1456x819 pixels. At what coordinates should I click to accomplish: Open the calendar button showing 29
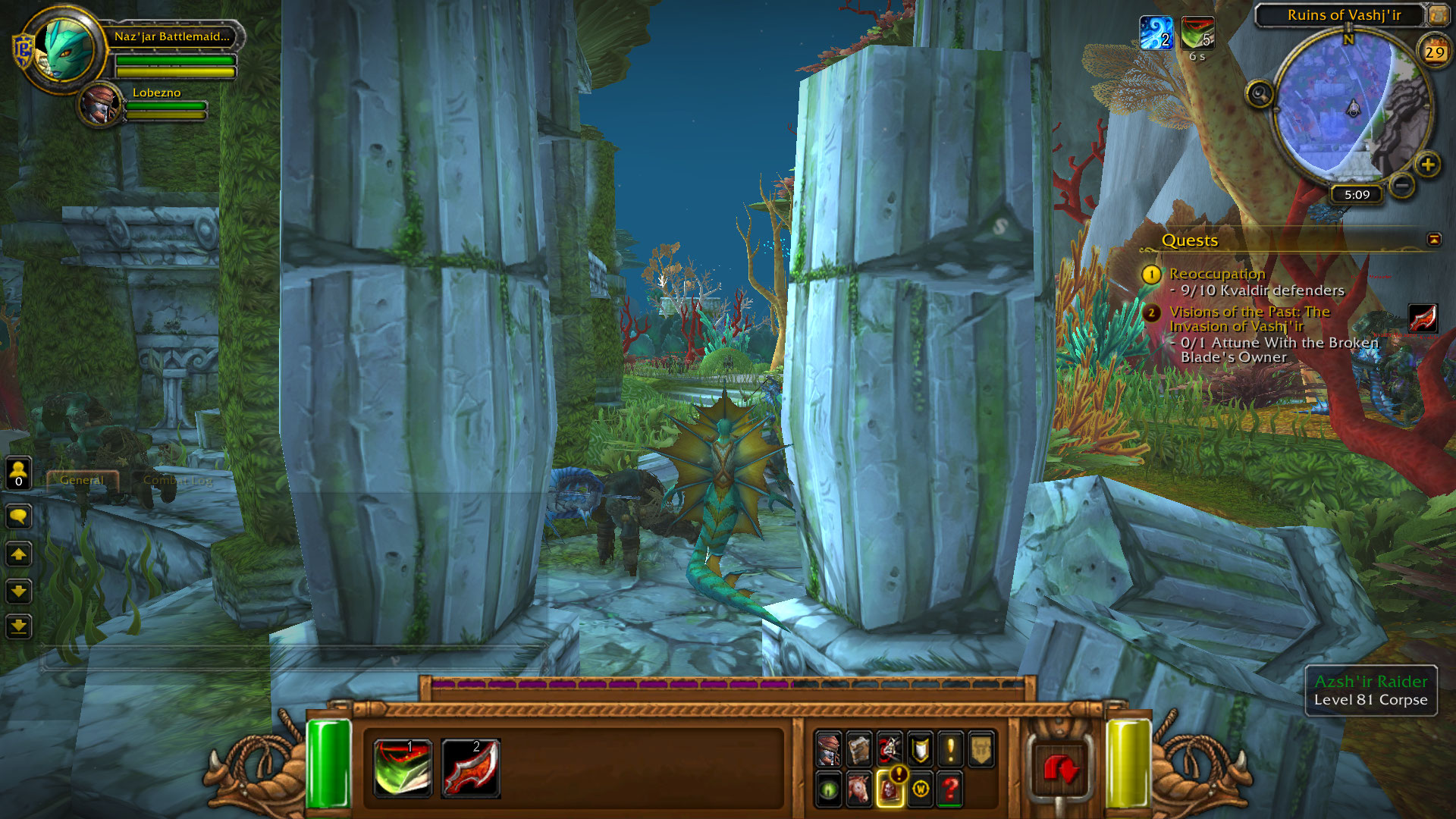coord(1434,52)
